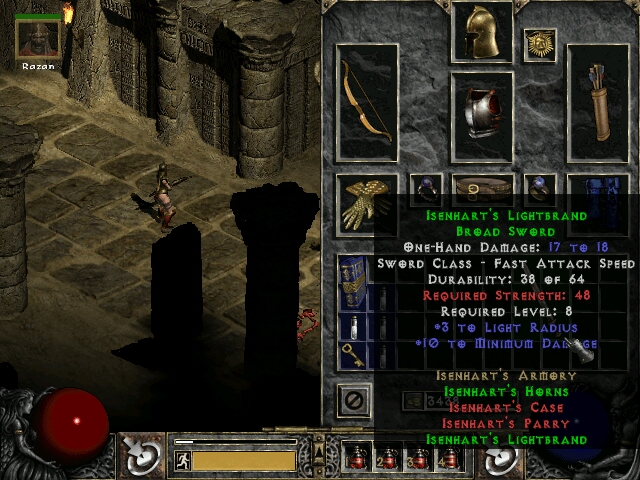Select the sun amulet slot
Viewport: 640px width, 480px height.
(540, 44)
